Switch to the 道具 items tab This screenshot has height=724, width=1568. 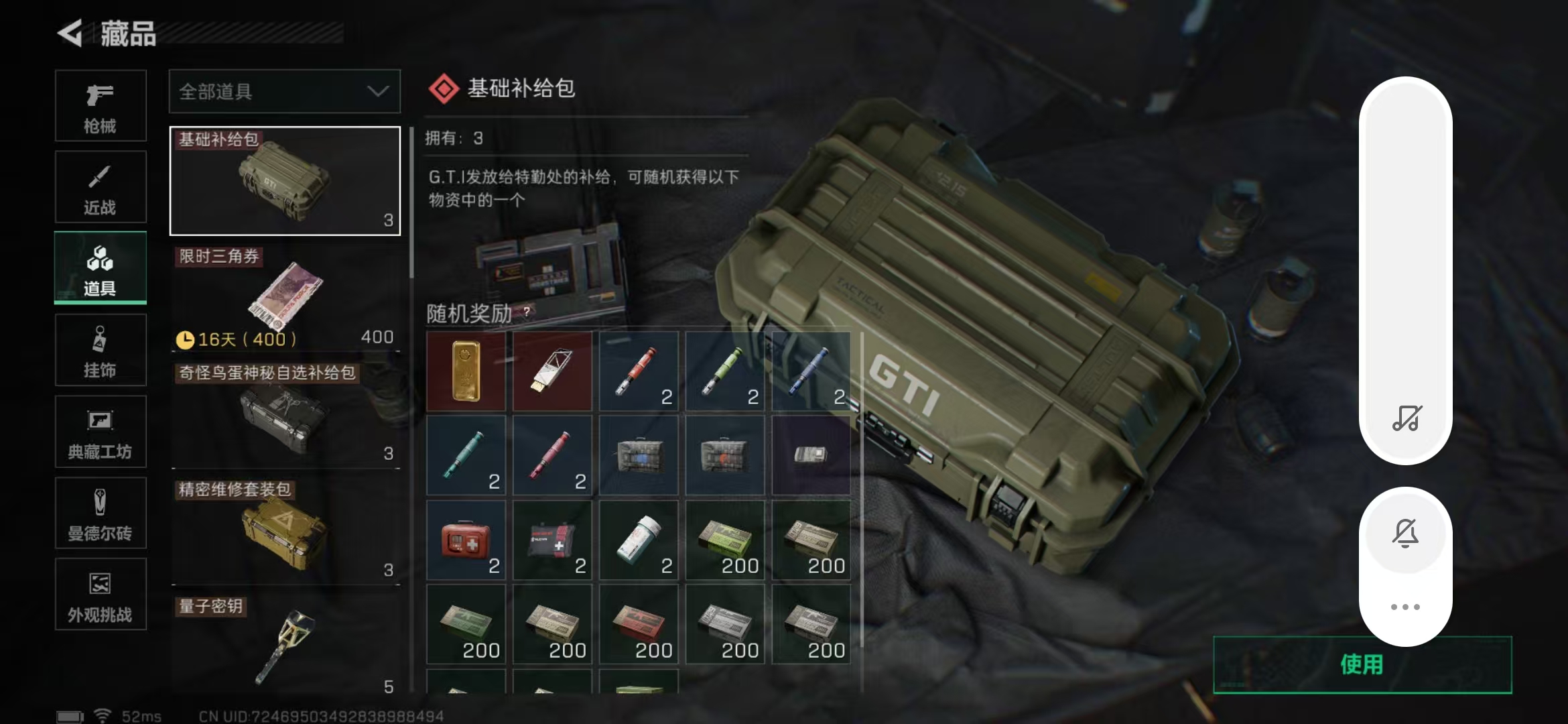click(x=100, y=267)
